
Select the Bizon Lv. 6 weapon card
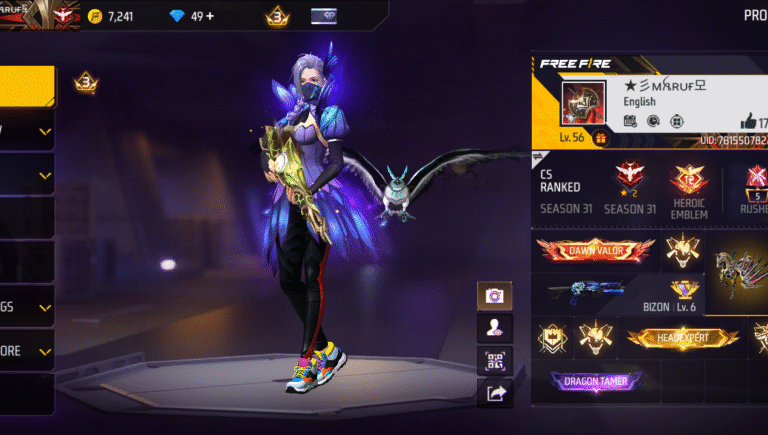point(624,293)
